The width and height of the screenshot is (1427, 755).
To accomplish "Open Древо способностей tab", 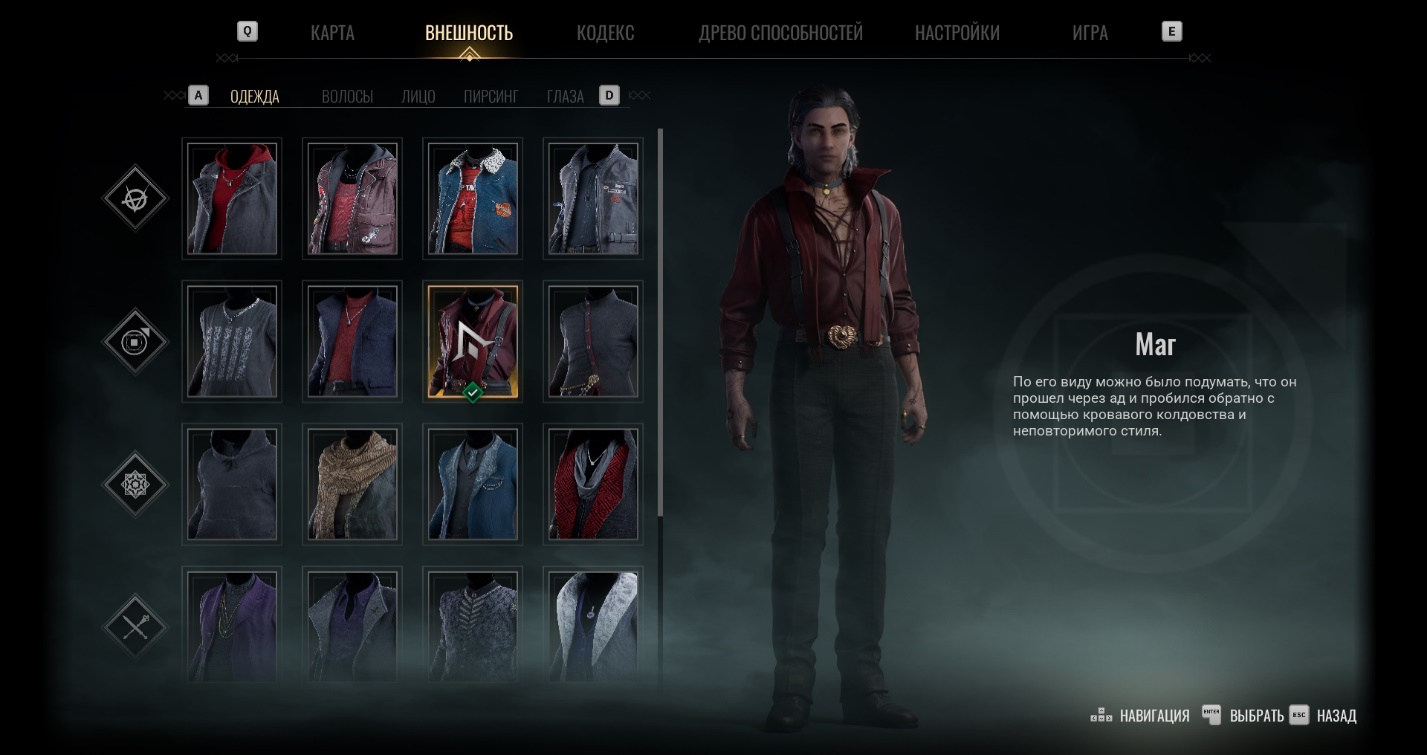I will [x=780, y=33].
